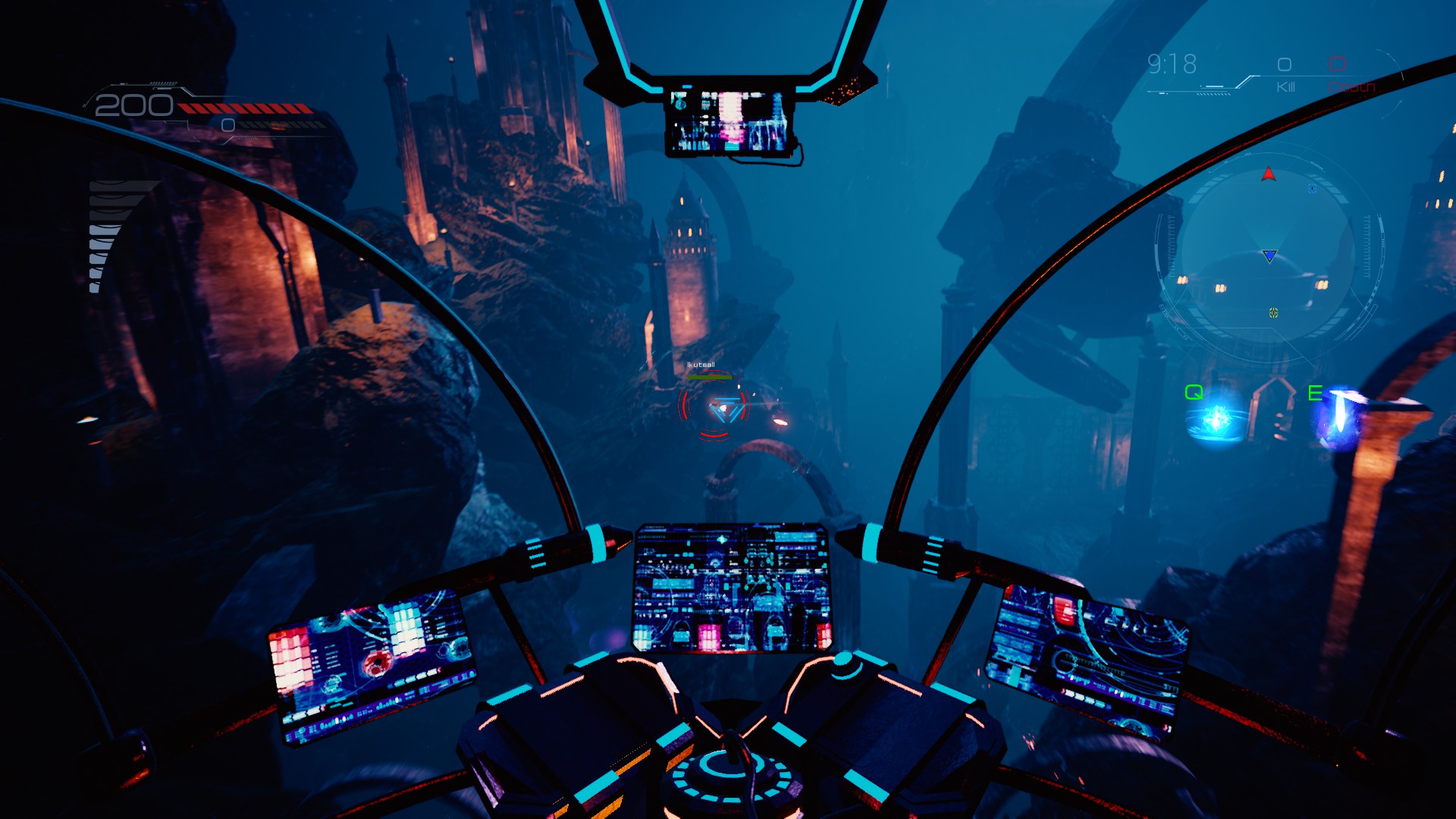Screen dimensions: 1456x819
Task: Select the match timer showing 9:18
Action: point(1172,64)
